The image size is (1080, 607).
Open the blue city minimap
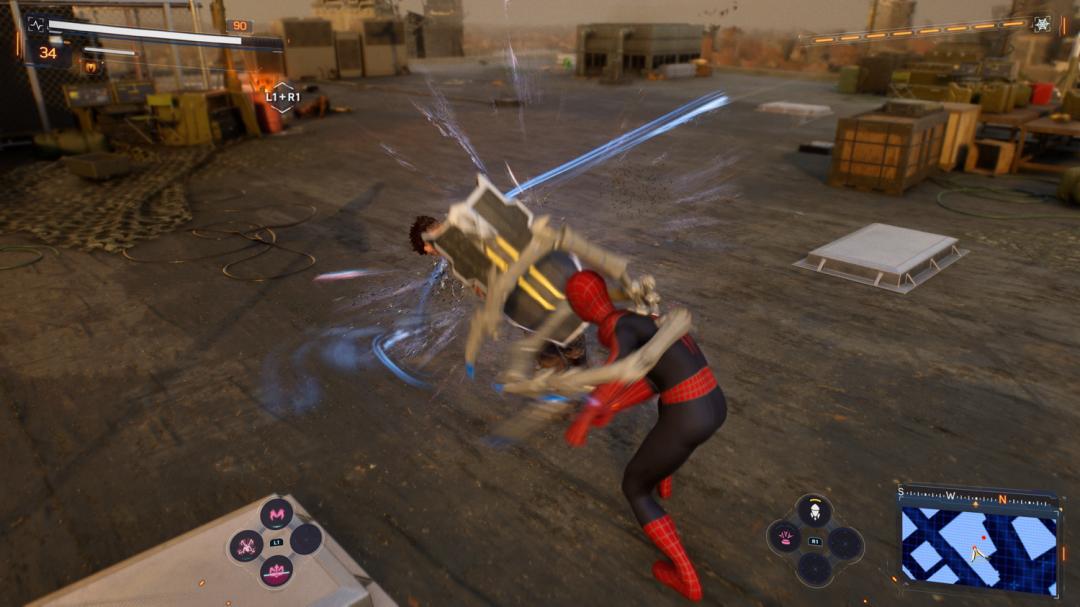click(x=979, y=545)
